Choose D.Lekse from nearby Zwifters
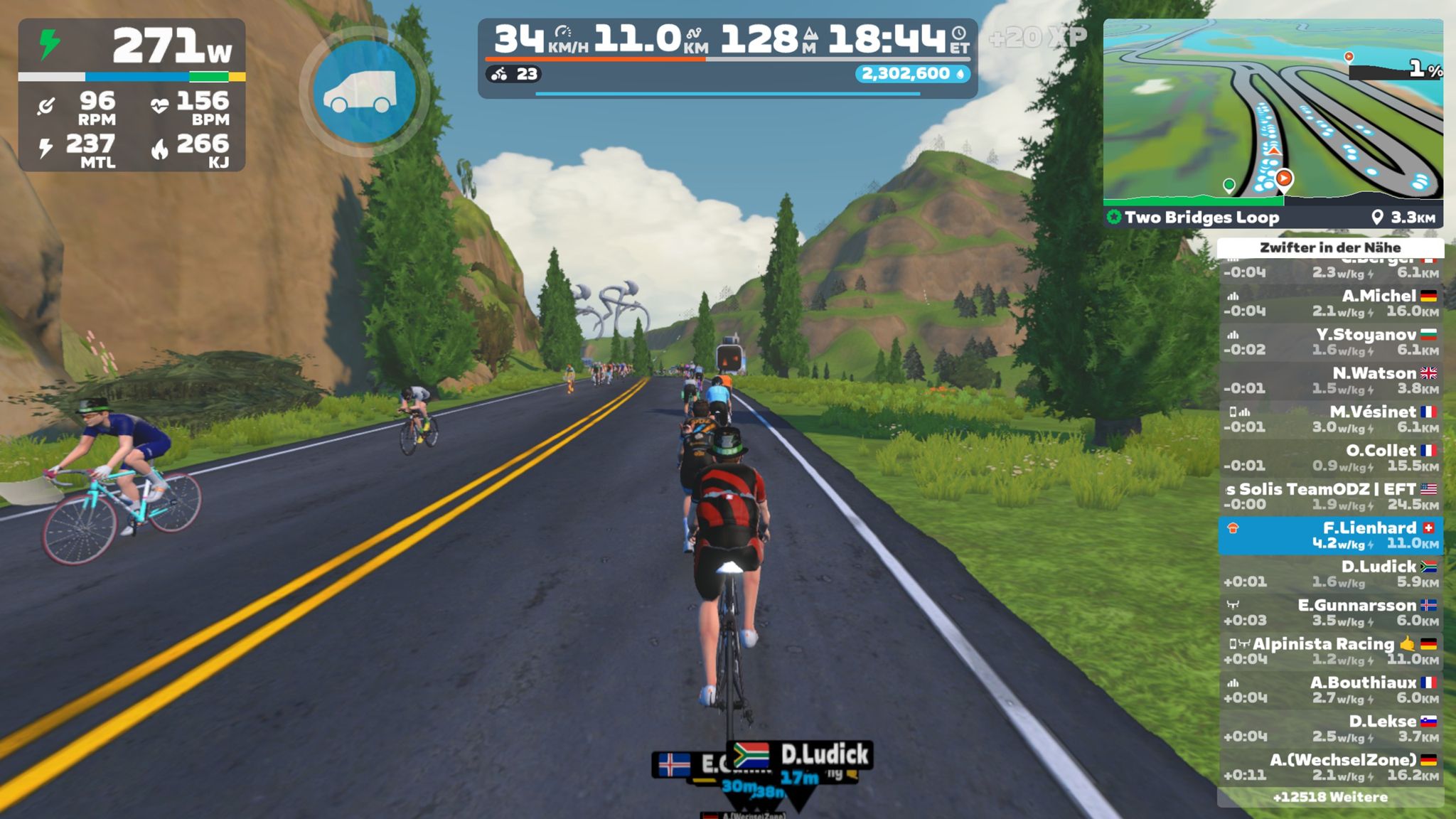The image size is (1456, 819). [x=1329, y=728]
